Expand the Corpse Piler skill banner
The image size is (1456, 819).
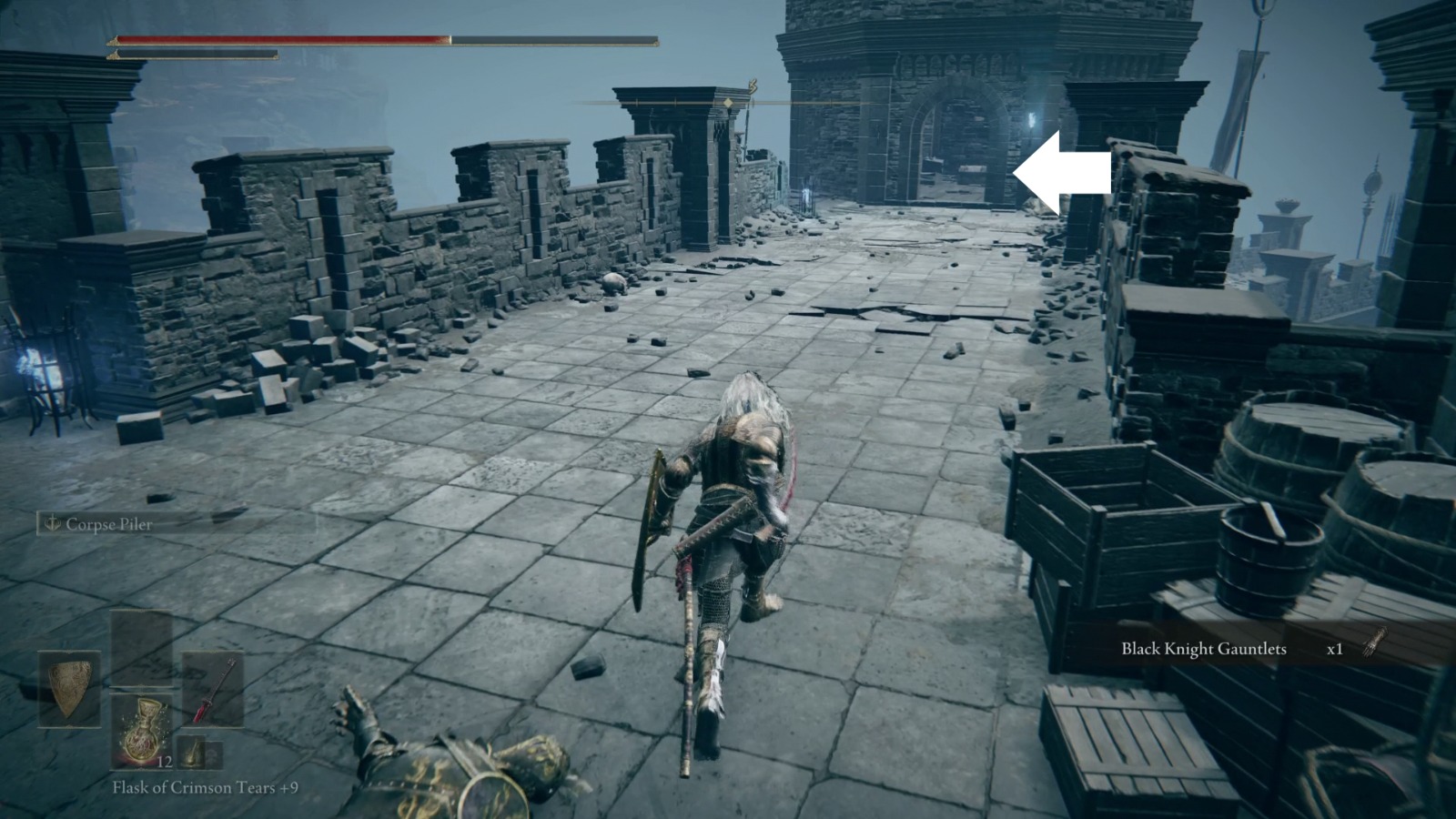tap(96, 525)
